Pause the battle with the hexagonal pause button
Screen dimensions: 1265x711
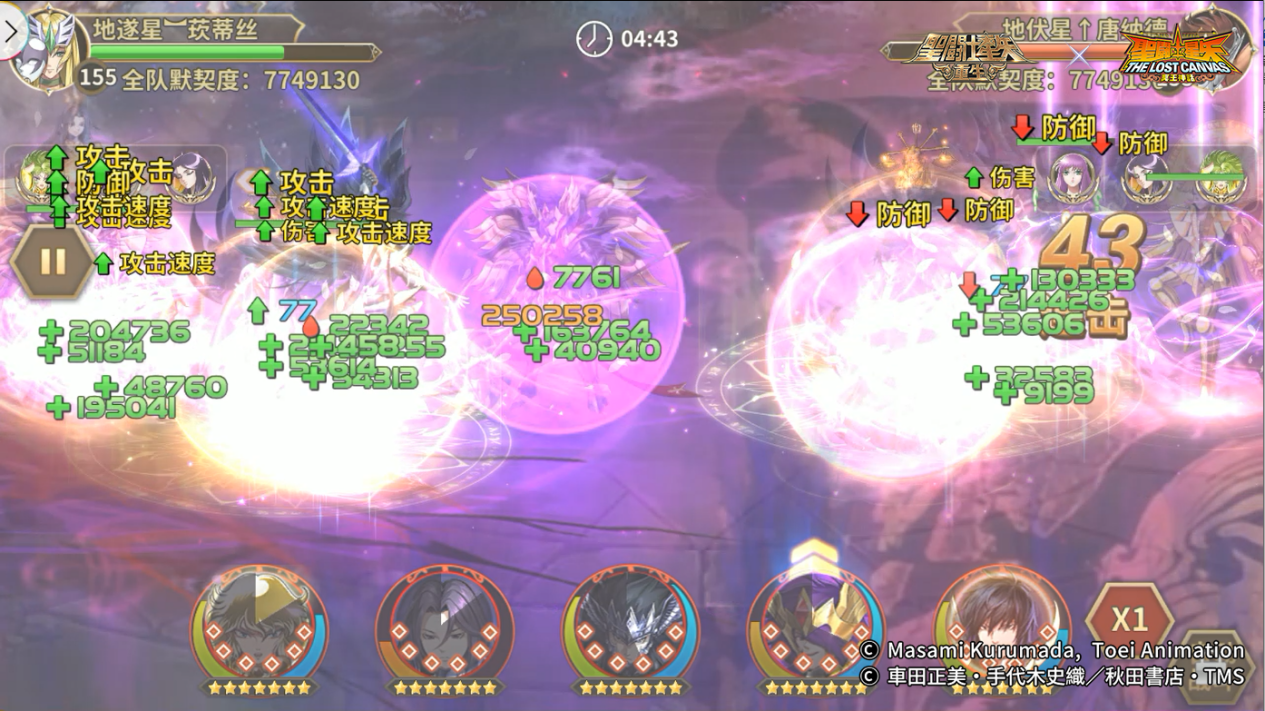53,262
